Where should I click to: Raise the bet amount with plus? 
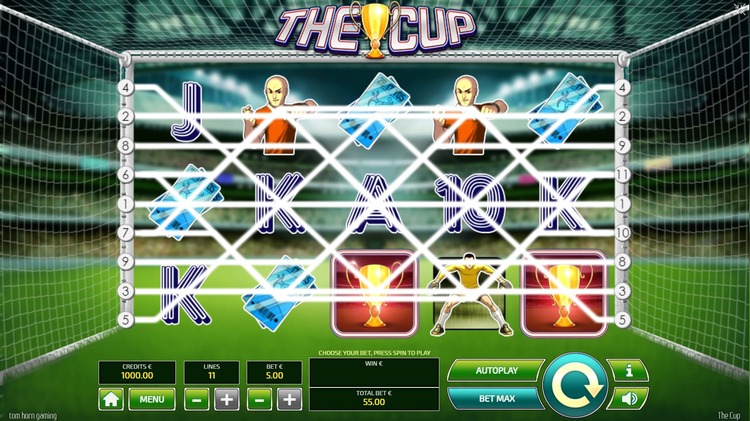click(289, 400)
